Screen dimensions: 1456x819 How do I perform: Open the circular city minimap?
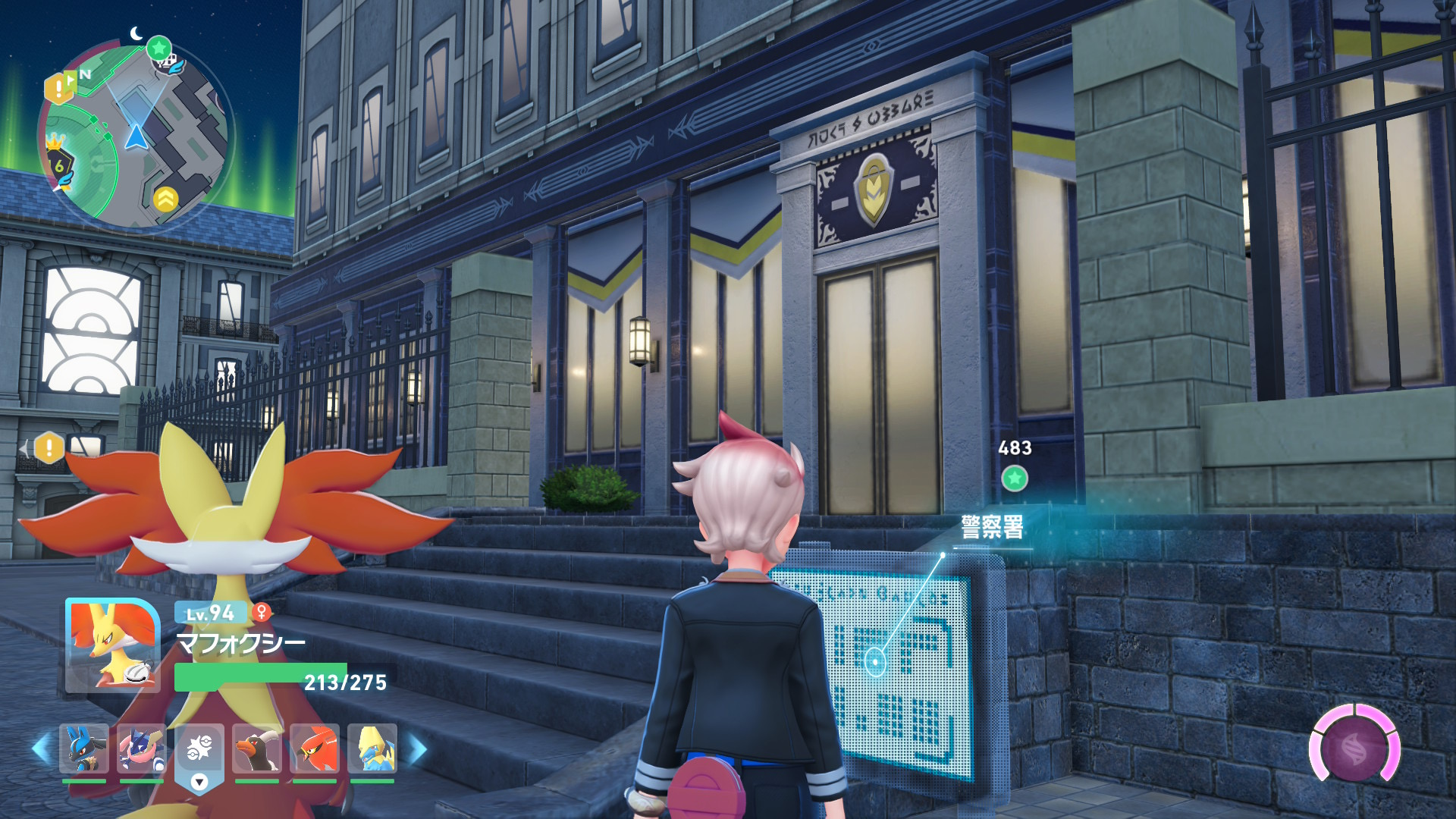pos(135,136)
